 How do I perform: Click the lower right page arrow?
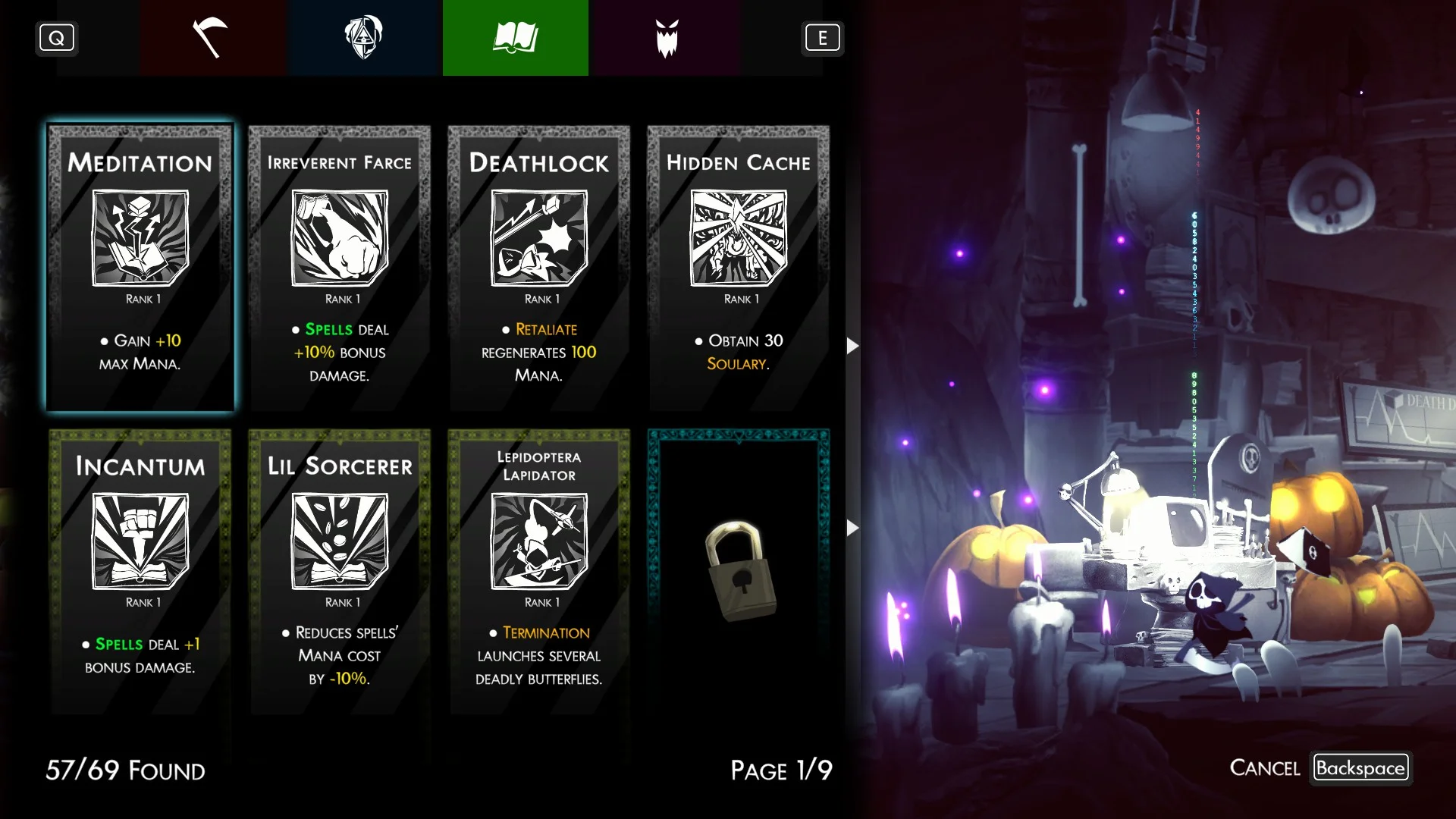coord(852,528)
